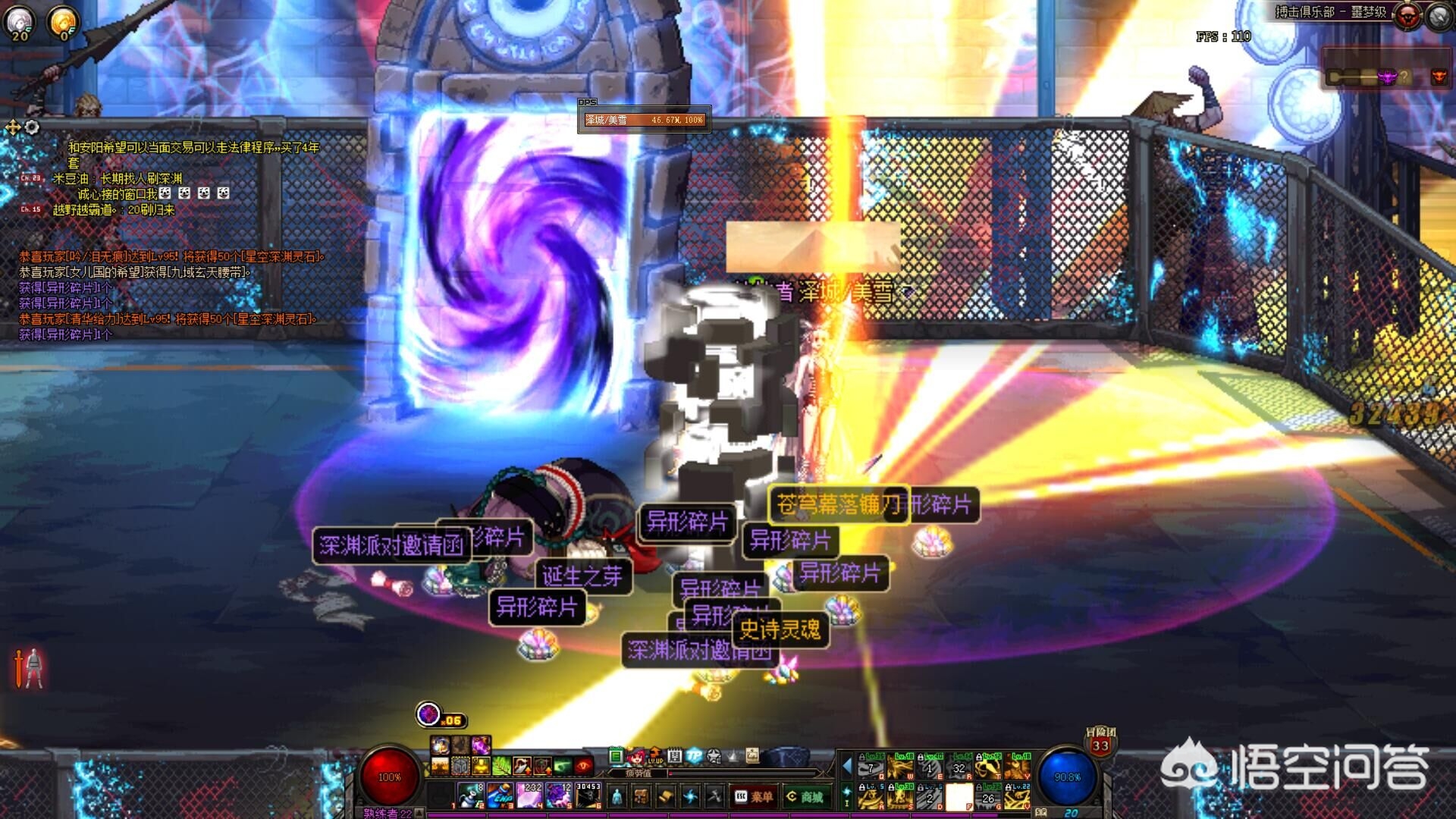The height and width of the screenshot is (819, 1456).
Task: Use the quick slot item with count 232
Action: 529,795
